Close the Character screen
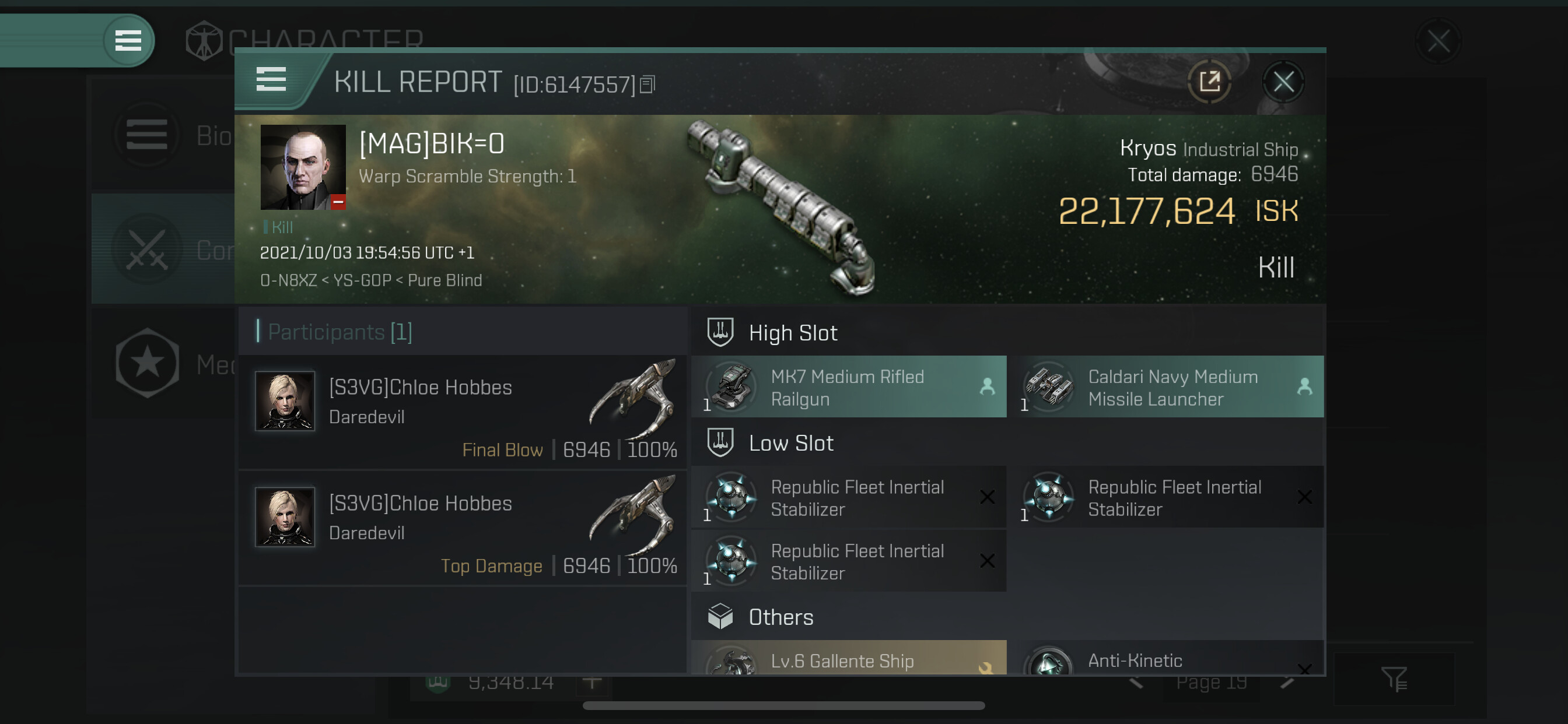Image resolution: width=1568 pixels, height=724 pixels. click(1438, 42)
